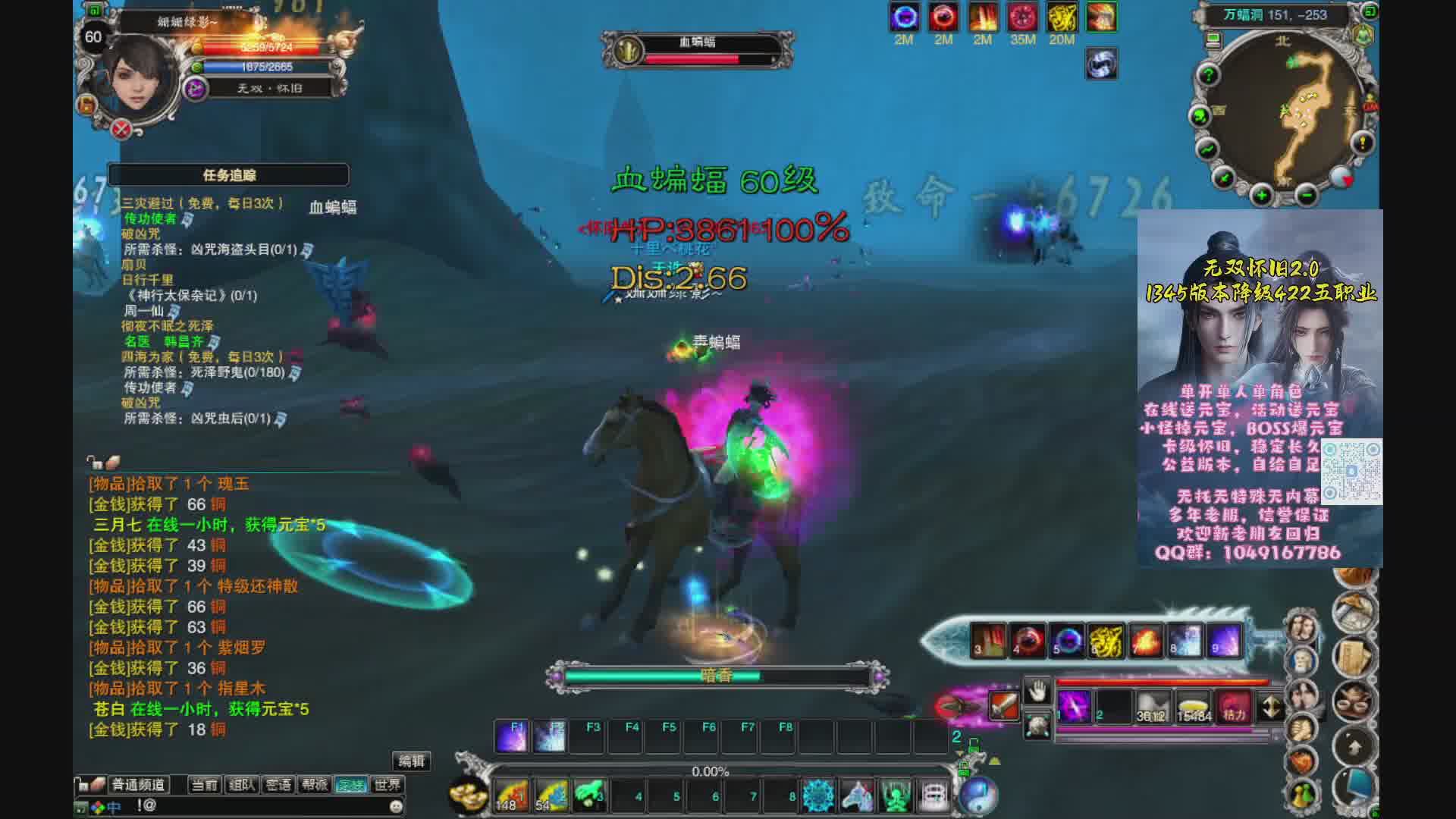Activate the yellow dragon skill in the sword bar

coord(1106,641)
